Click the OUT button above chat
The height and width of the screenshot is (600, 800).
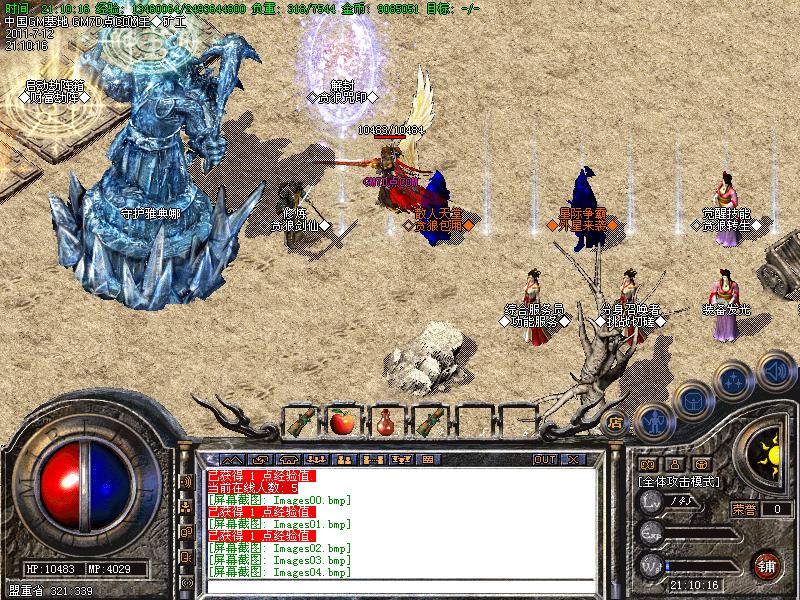tap(545, 459)
